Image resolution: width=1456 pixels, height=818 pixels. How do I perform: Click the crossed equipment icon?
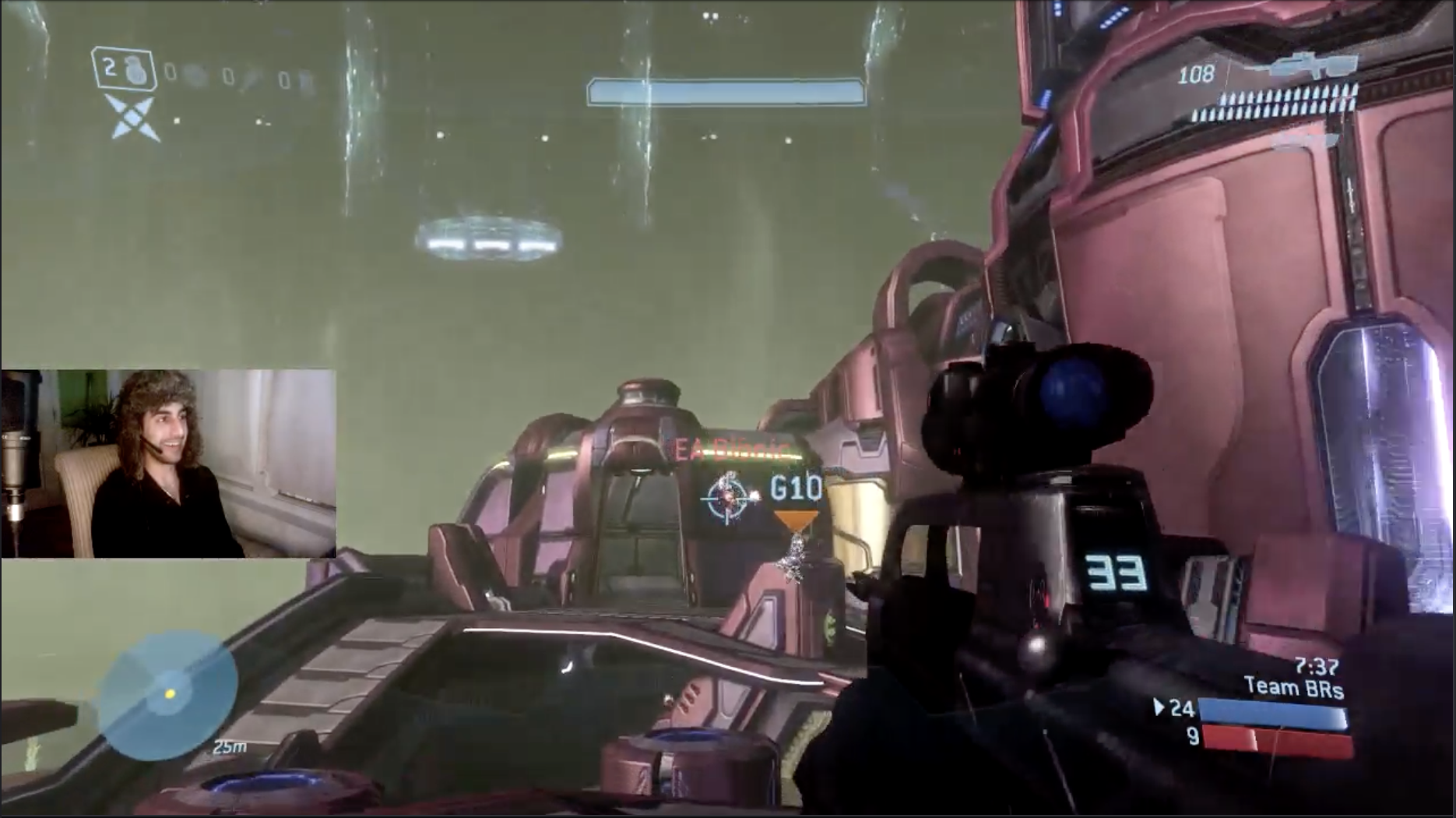tap(134, 119)
